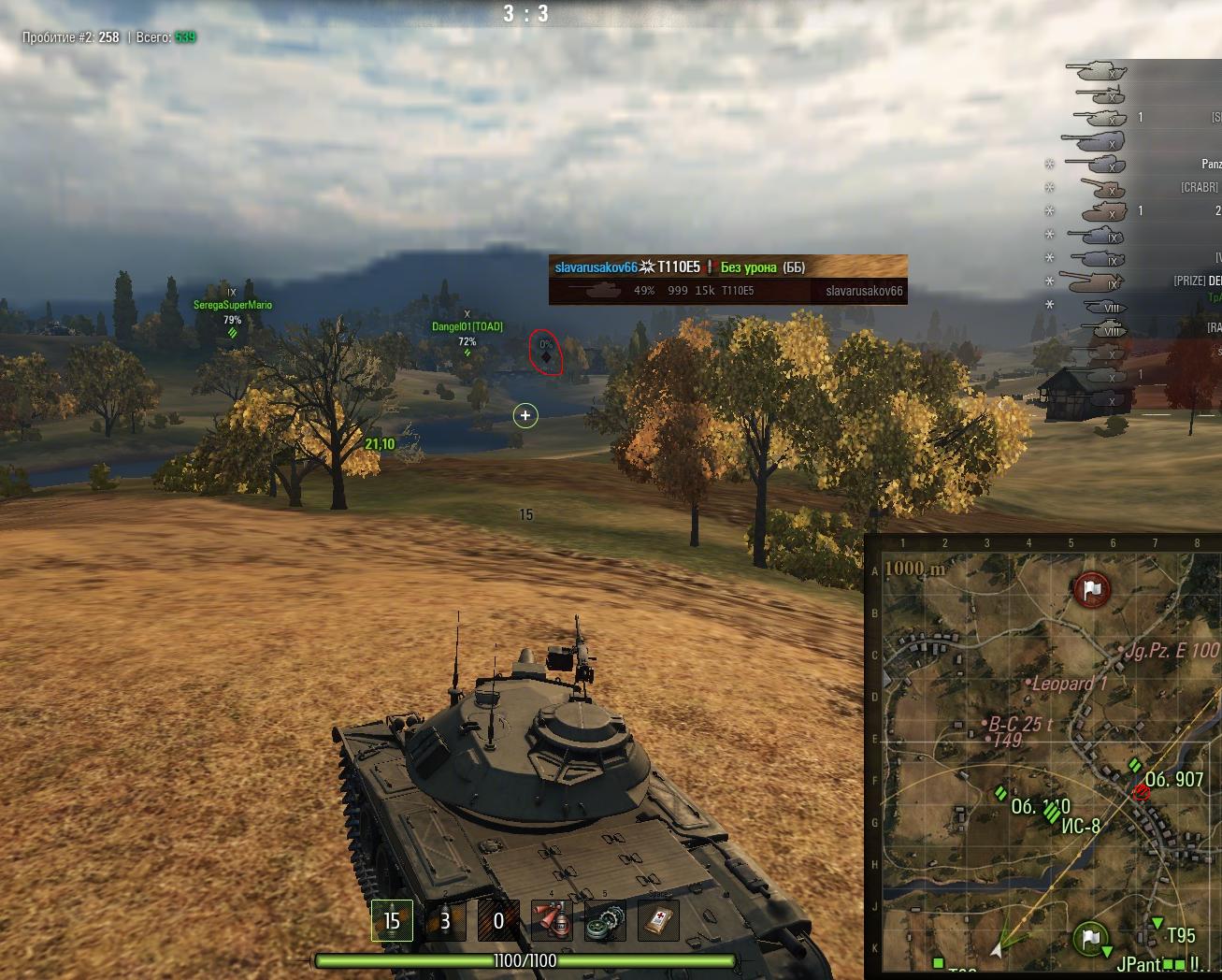Choose the empty shell slot showing 0
This screenshot has width=1222, height=980.
497,921
